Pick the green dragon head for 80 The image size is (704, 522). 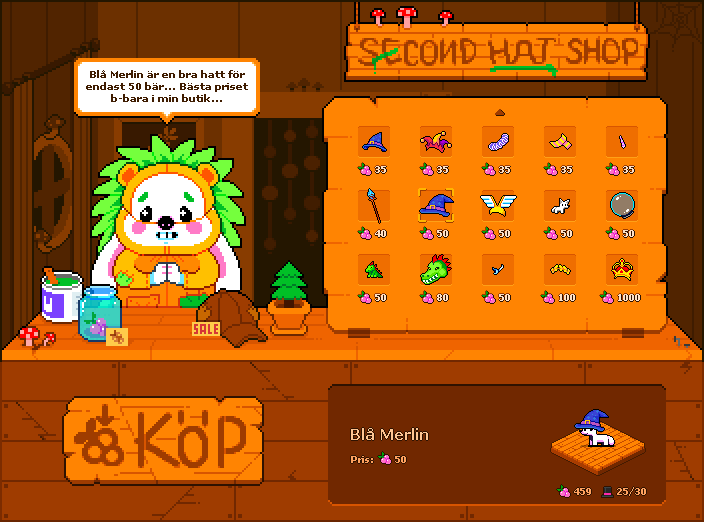434,270
